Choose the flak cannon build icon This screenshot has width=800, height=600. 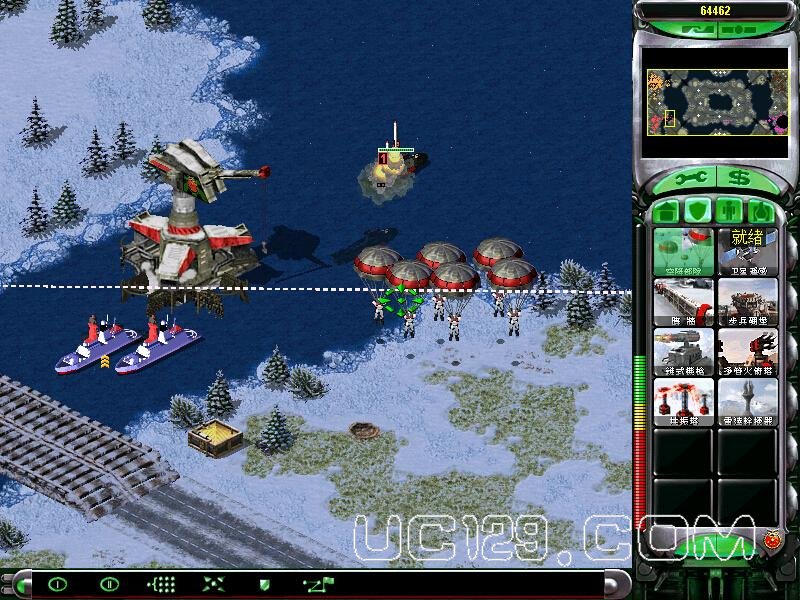(747, 351)
